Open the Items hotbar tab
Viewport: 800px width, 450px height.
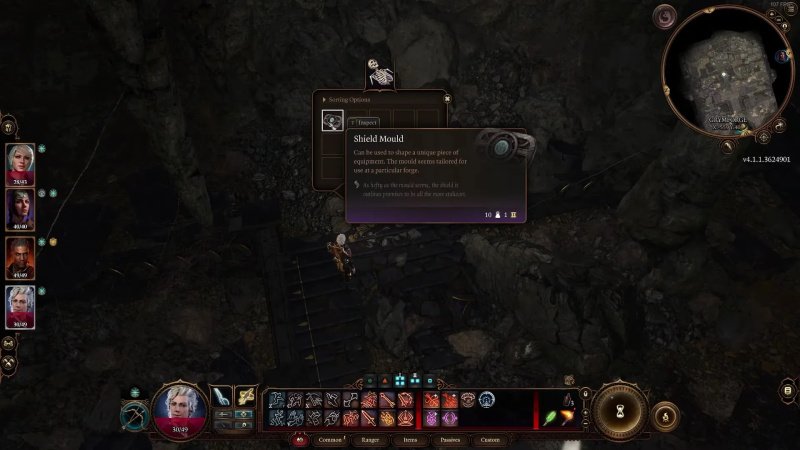click(x=410, y=439)
